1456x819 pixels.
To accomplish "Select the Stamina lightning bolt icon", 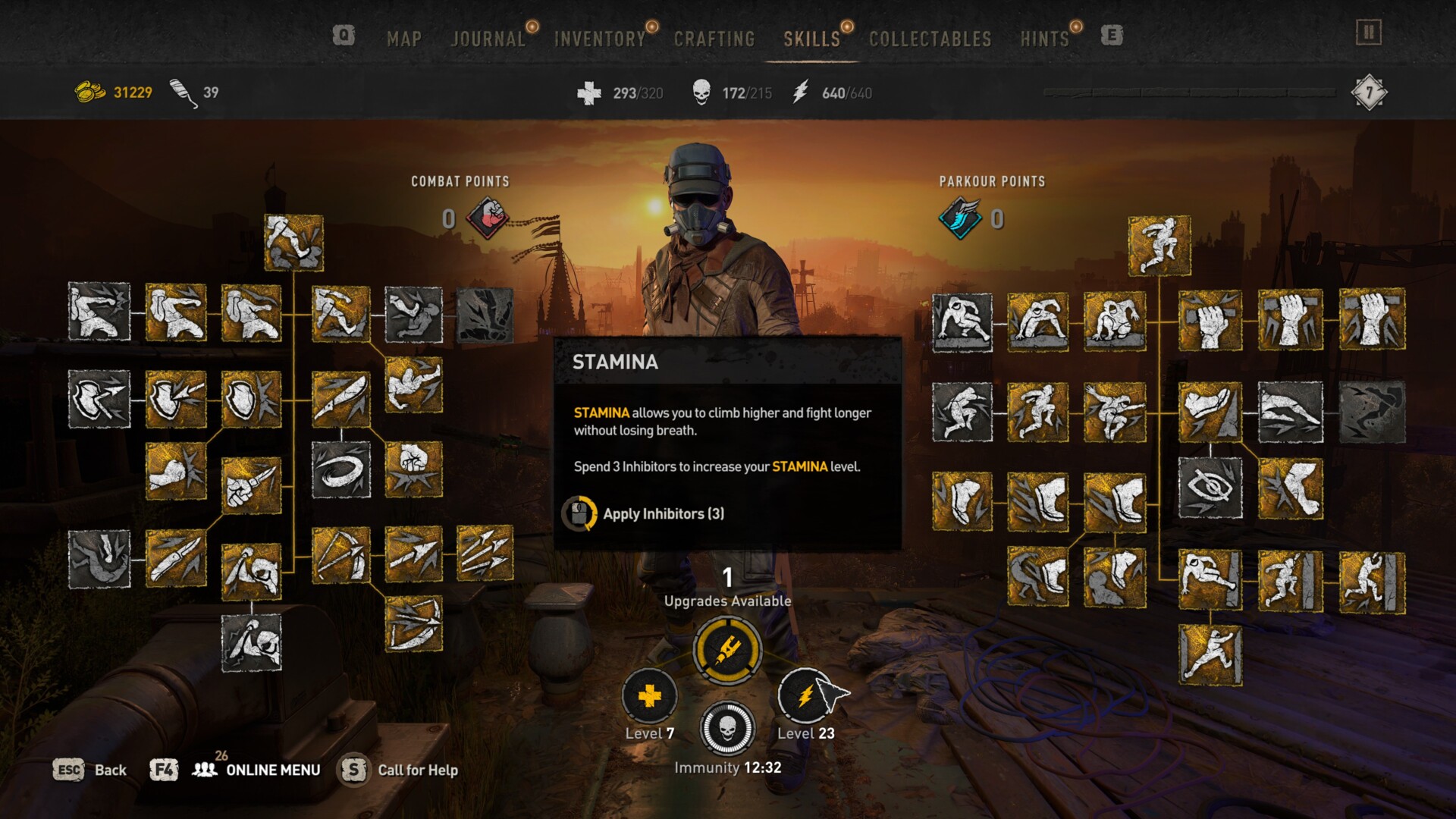I will 805,696.
